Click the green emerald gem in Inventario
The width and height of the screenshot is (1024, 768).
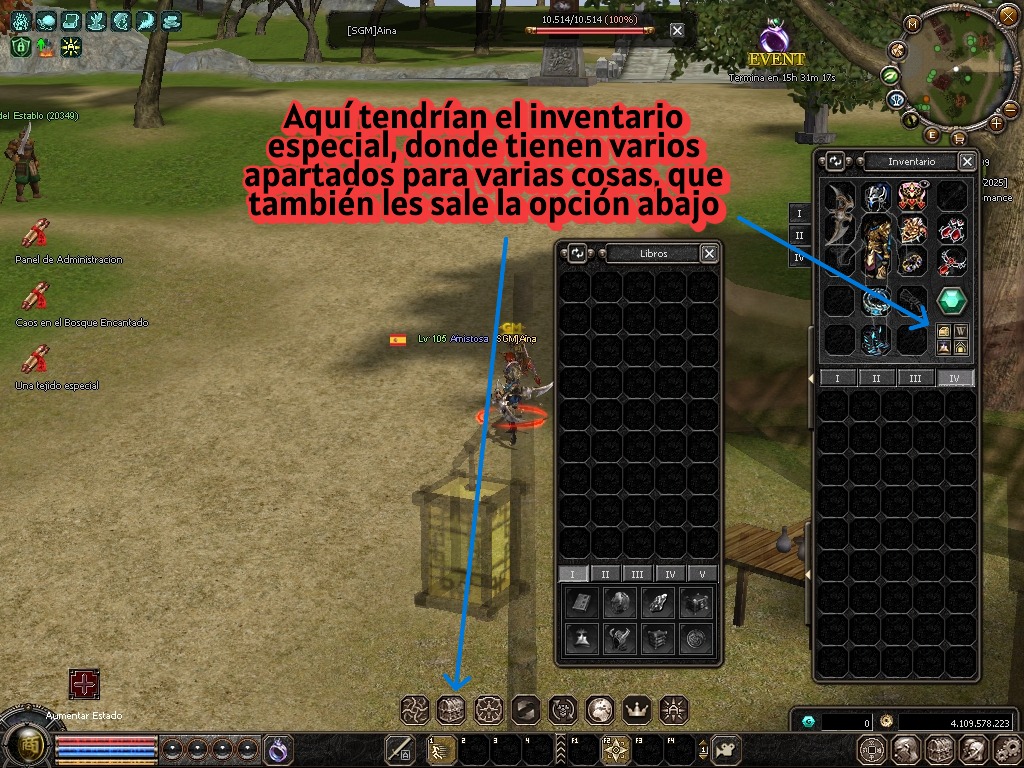(951, 300)
